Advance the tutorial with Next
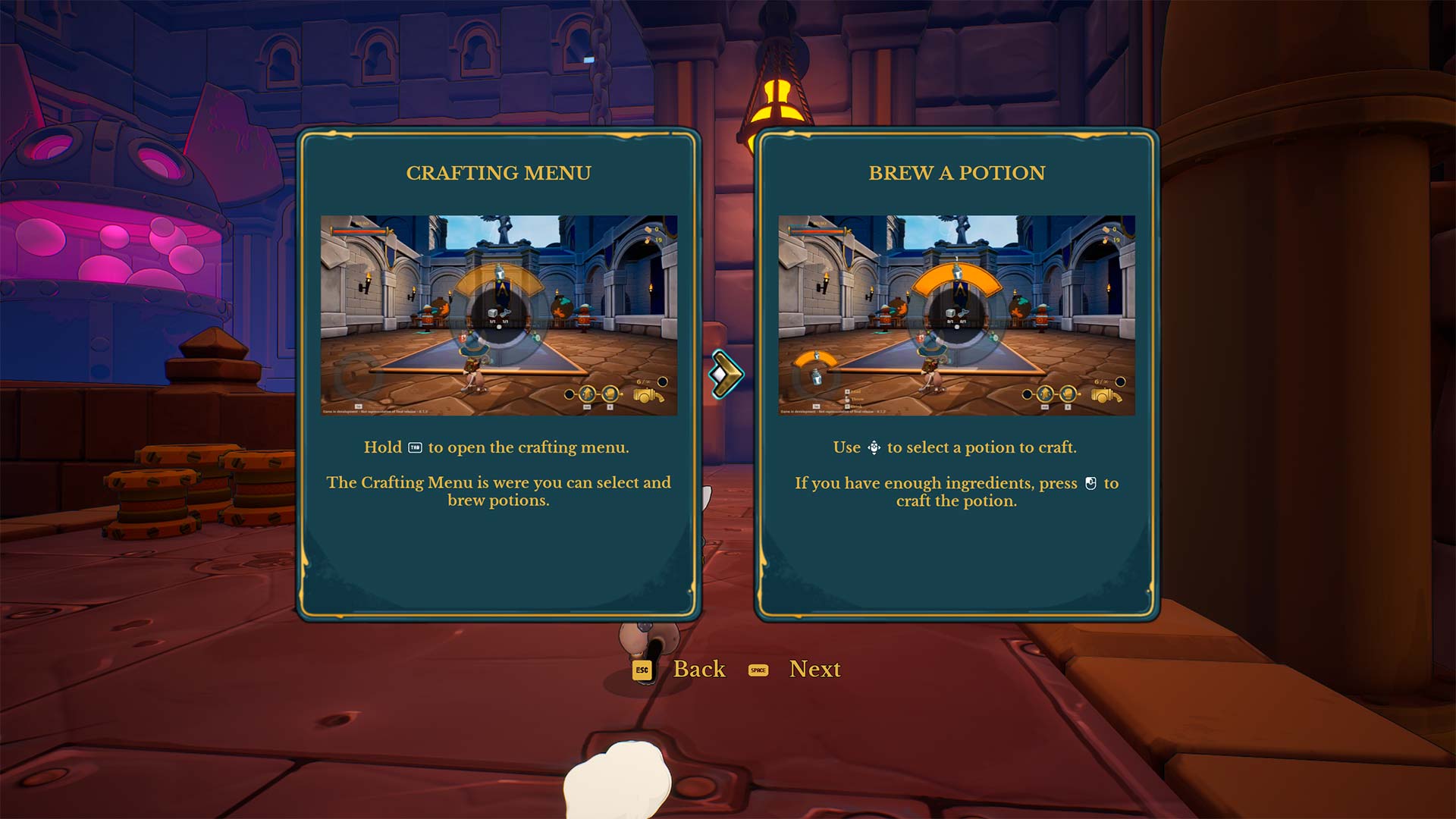 tap(814, 669)
